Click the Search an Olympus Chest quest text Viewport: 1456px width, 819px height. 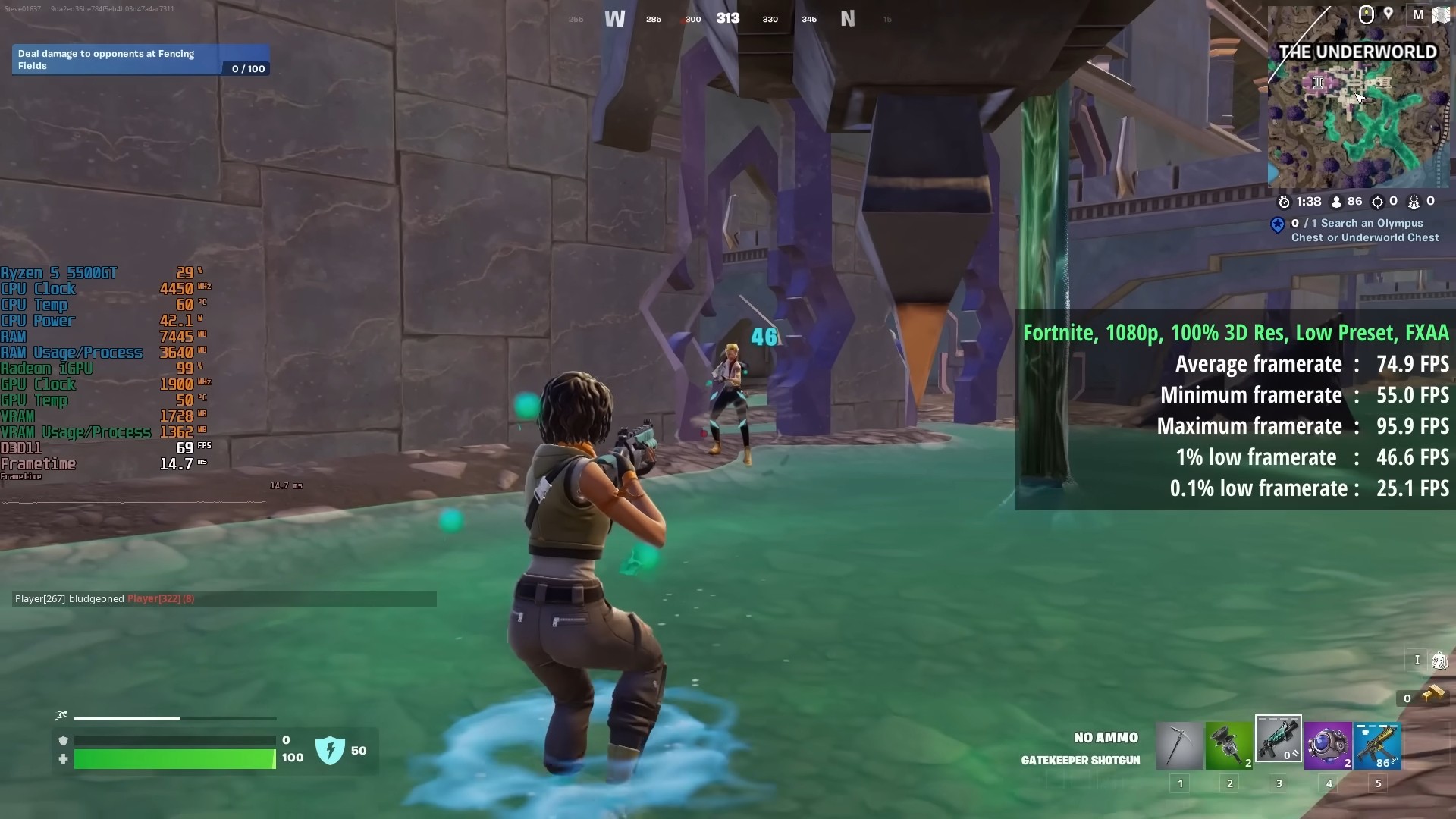tap(1365, 231)
